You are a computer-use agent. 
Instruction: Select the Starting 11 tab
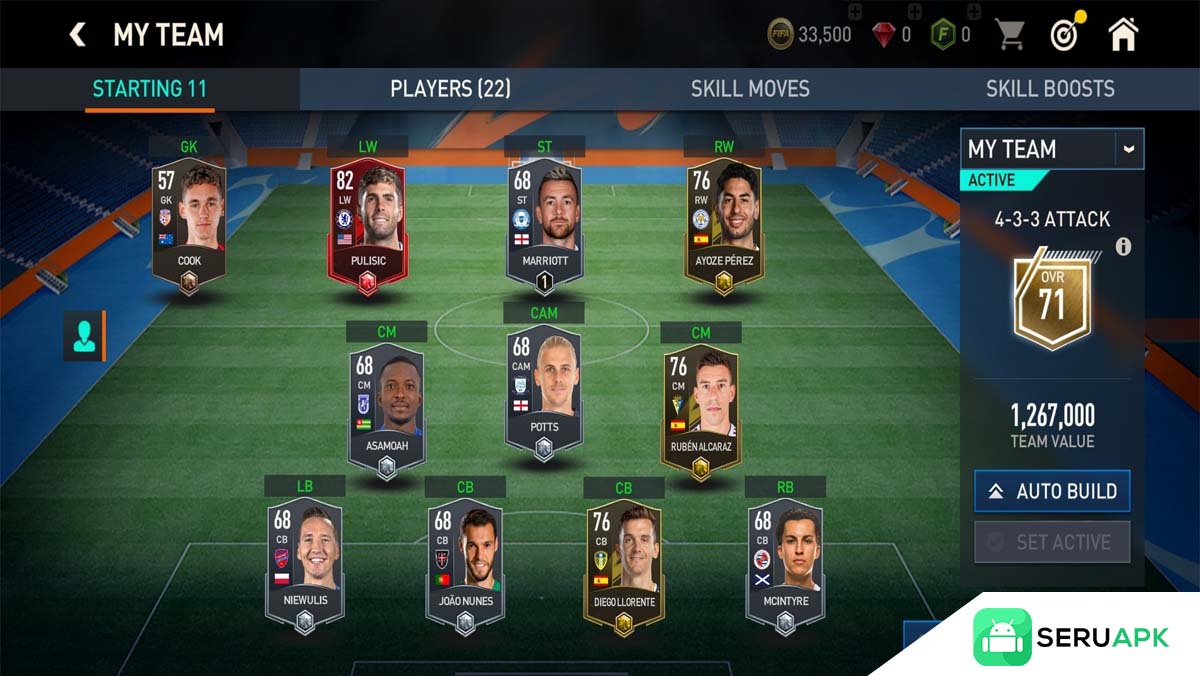pos(150,88)
